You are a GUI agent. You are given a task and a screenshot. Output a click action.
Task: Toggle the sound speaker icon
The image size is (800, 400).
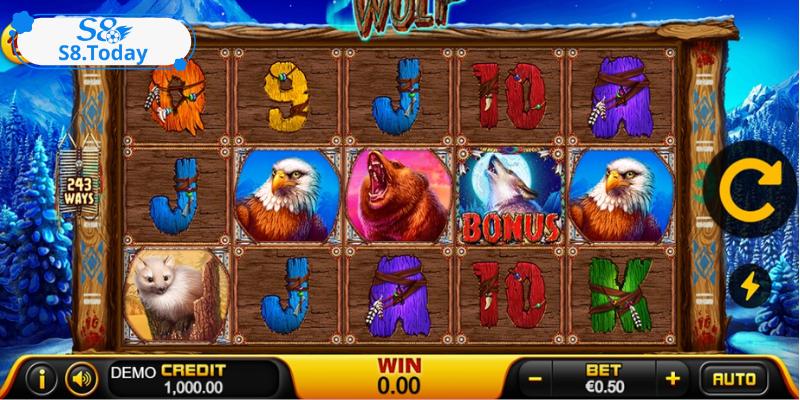pyautogui.click(x=81, y=379)
